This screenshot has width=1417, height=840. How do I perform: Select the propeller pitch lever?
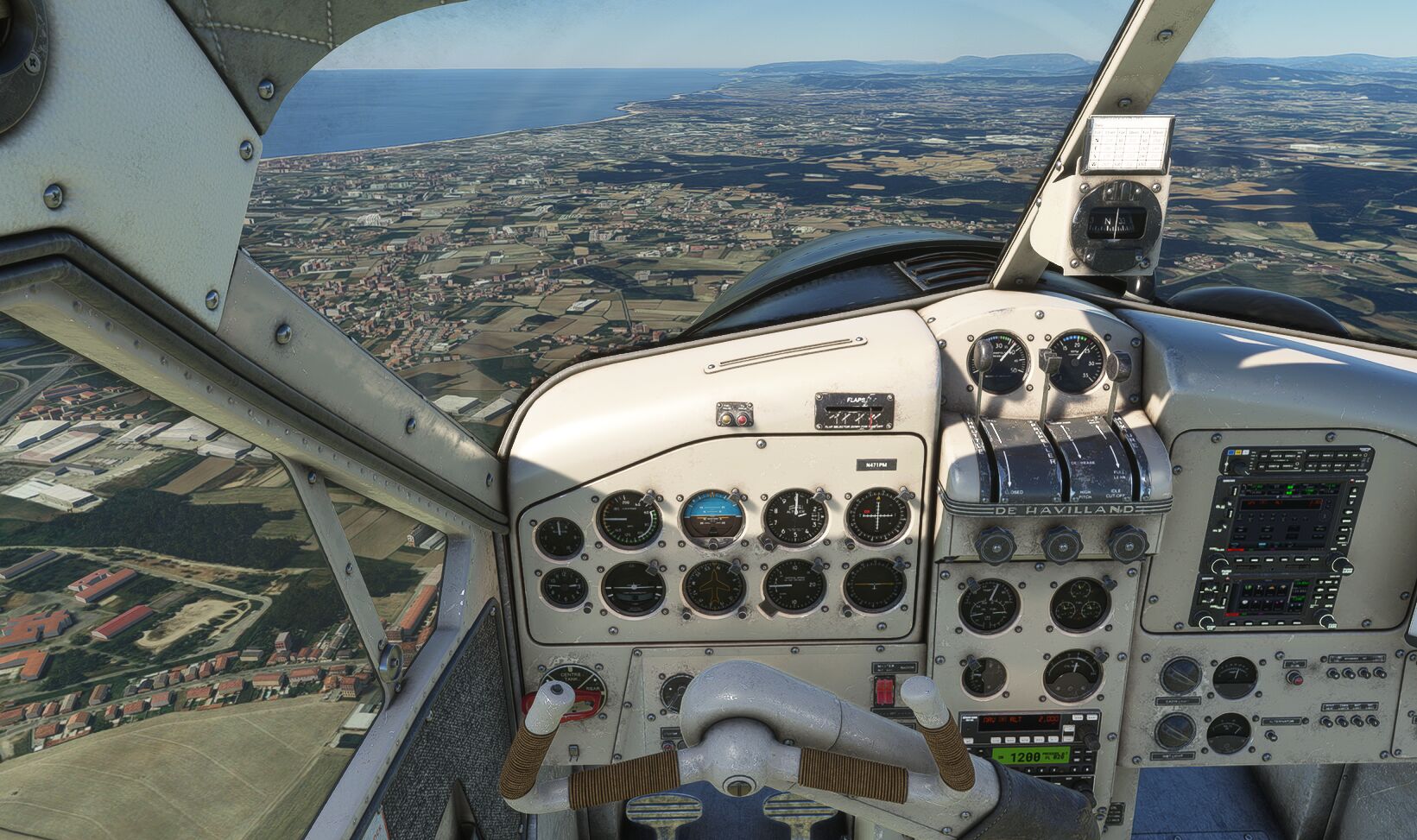[1050, 363]
